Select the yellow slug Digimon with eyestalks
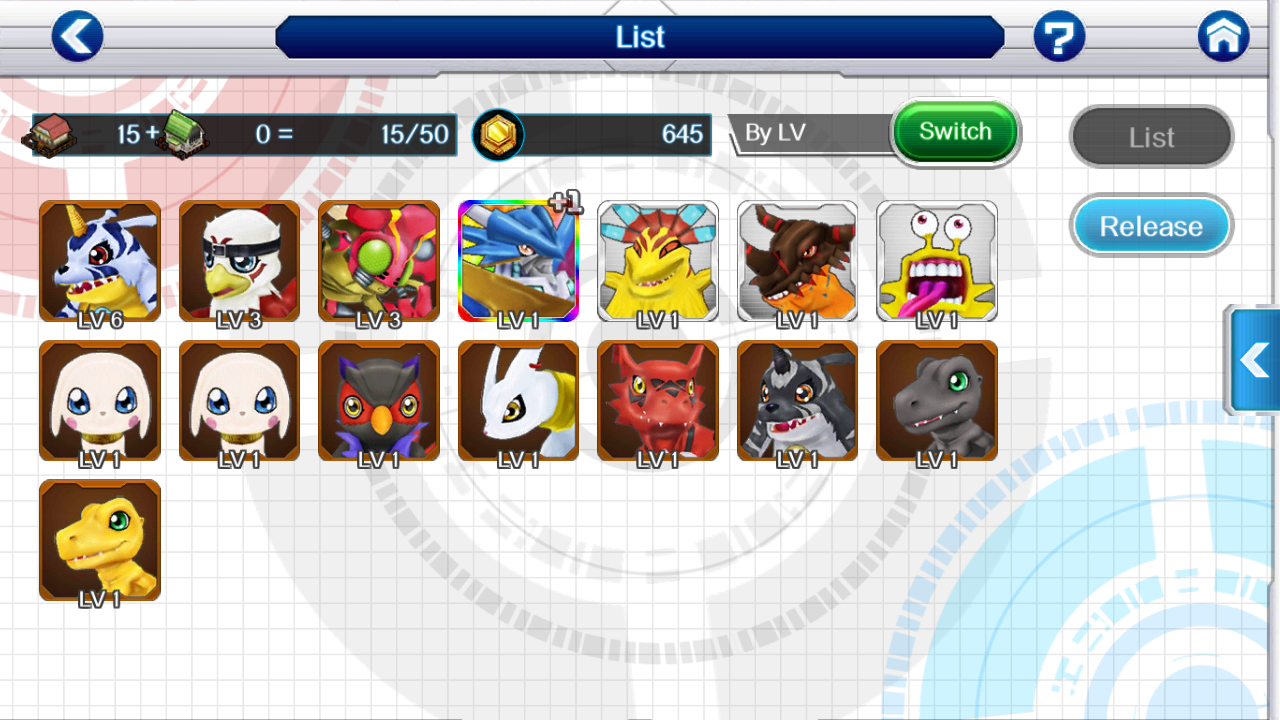The width and height of the screenshot is (1280, 720). tap(937, 261)
